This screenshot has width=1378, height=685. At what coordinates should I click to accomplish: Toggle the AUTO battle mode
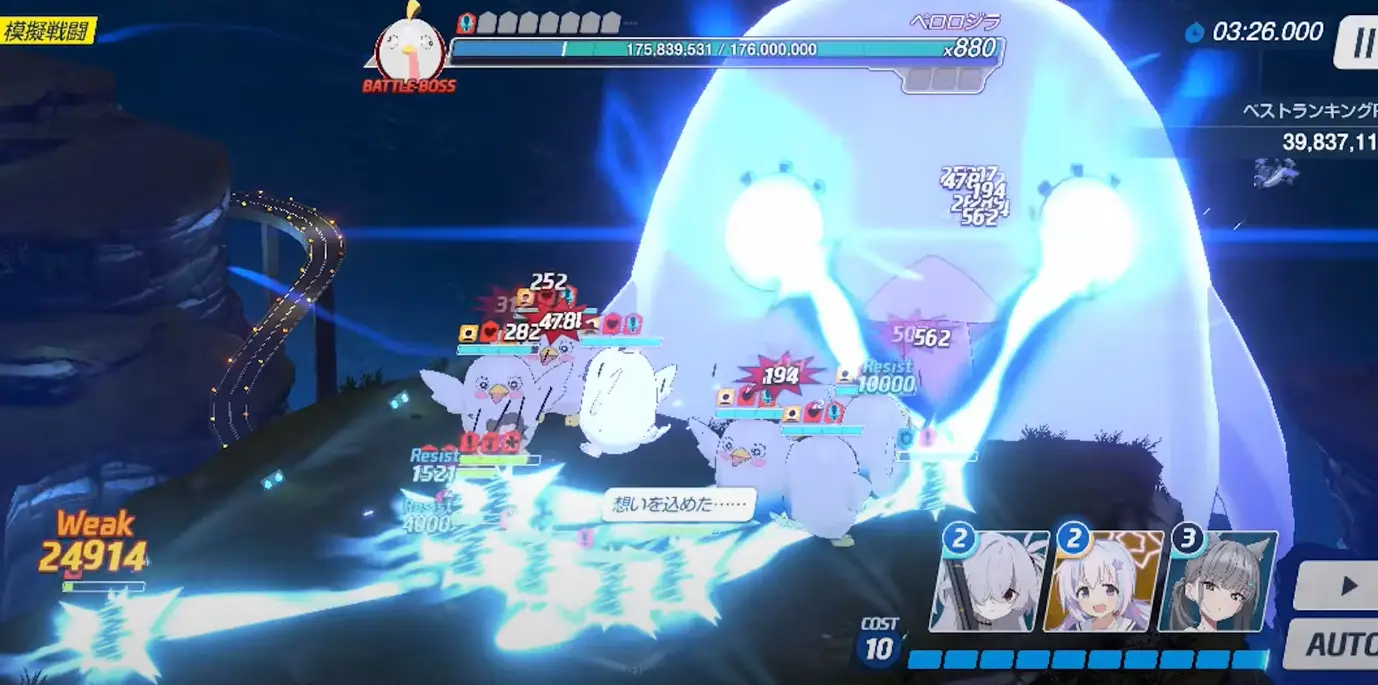1336,643
